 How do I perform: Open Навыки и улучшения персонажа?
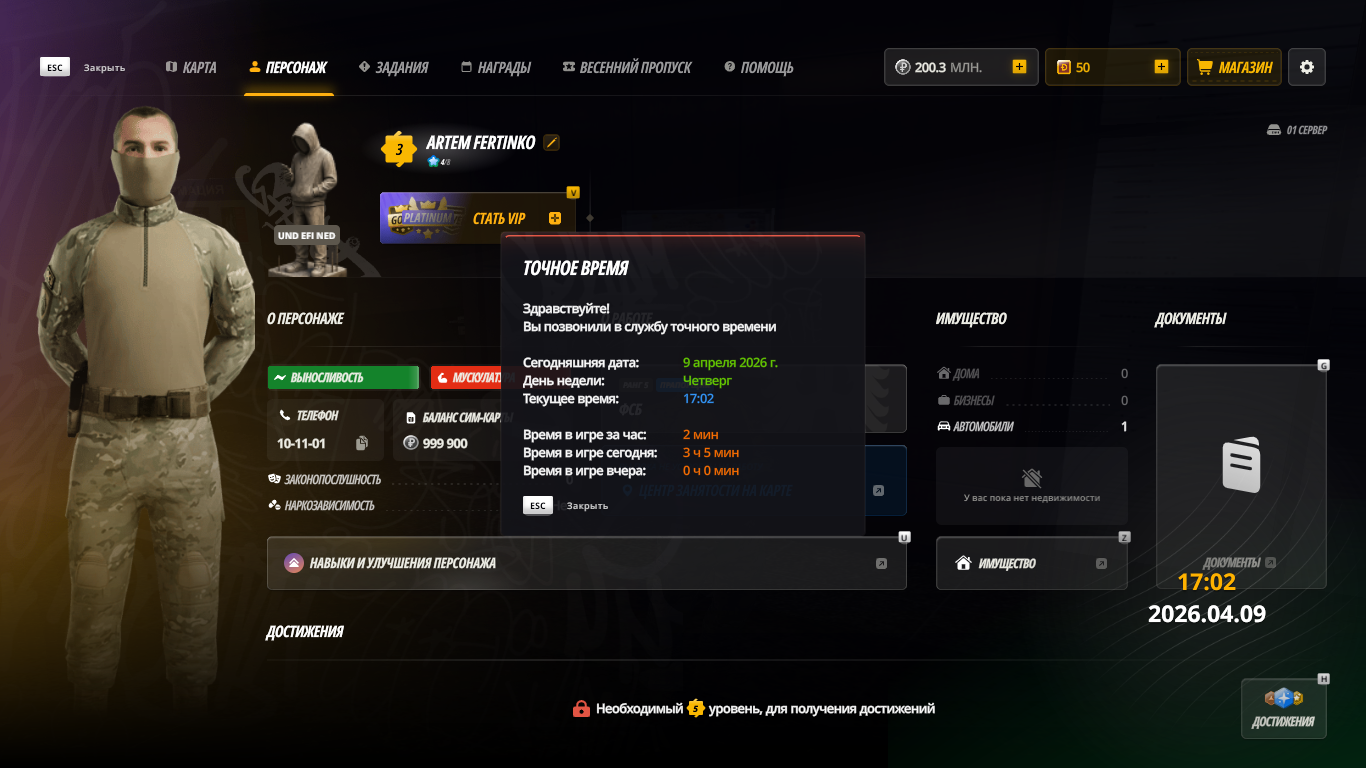coord(586,563)
